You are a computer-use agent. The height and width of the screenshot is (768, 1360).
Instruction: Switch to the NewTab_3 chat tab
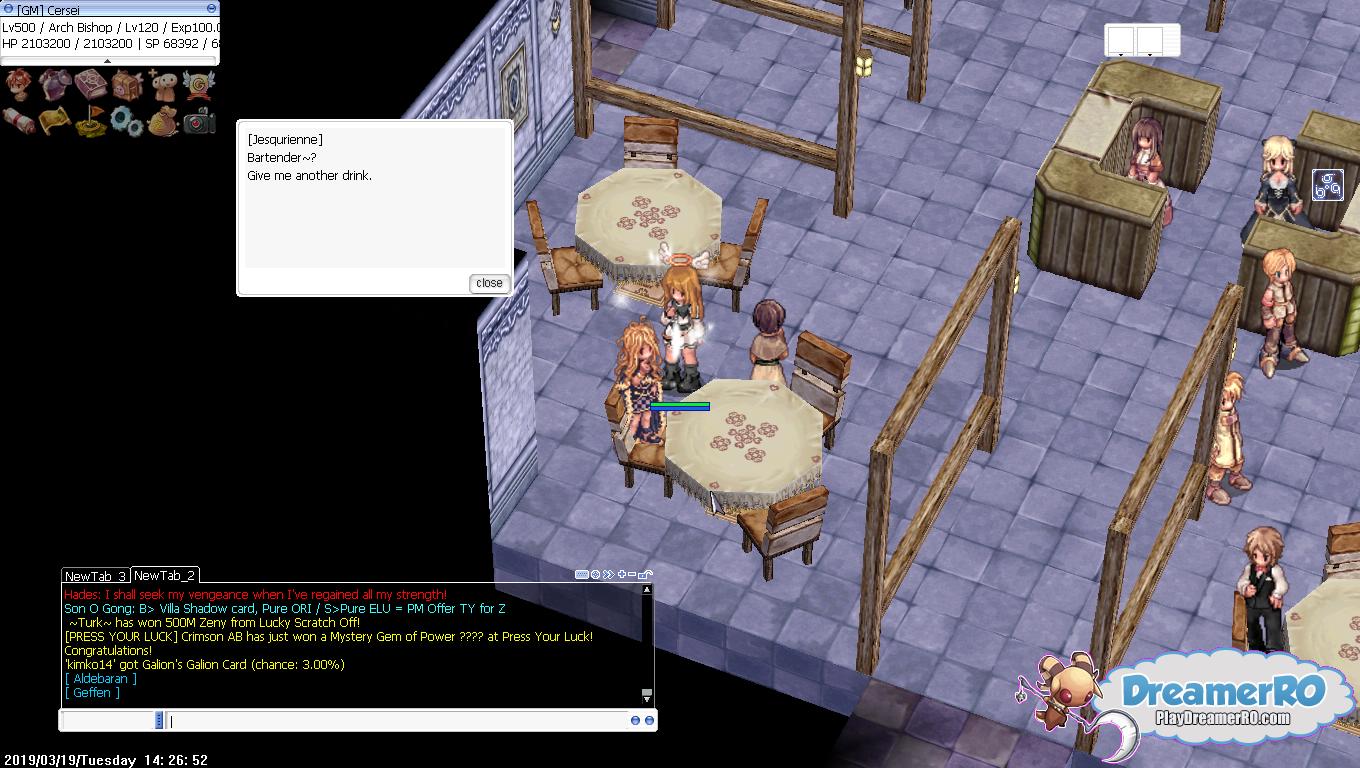tap(95, 576)
